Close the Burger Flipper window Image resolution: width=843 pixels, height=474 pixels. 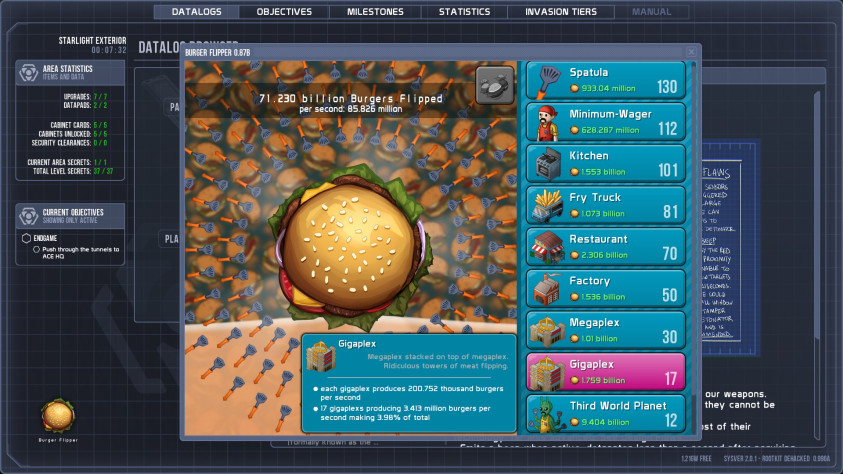coord(691,51)
